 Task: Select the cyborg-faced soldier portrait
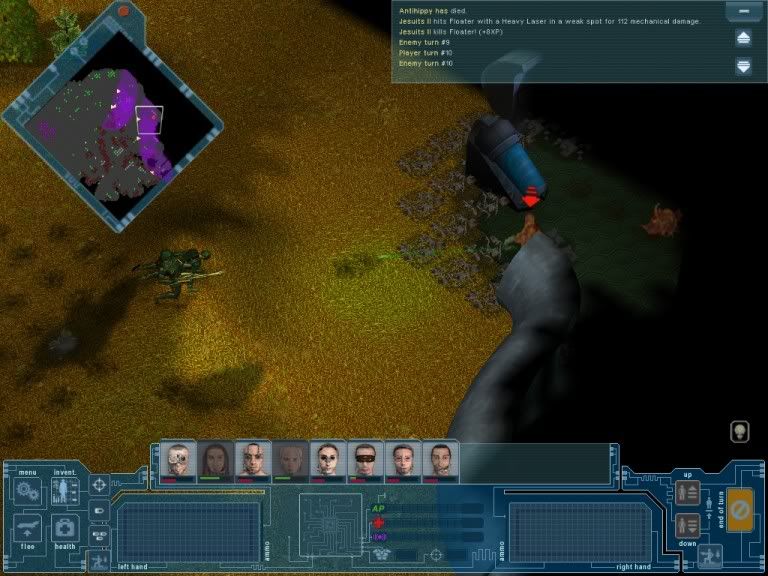coord(178,461)
